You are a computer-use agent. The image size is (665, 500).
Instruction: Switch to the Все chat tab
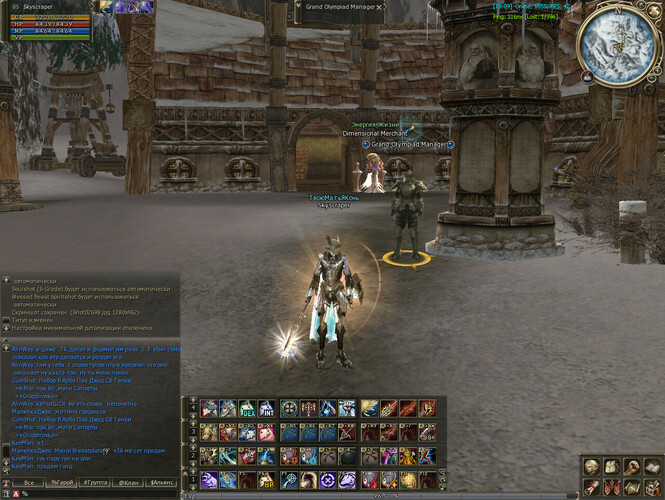(x=29, y=482)
